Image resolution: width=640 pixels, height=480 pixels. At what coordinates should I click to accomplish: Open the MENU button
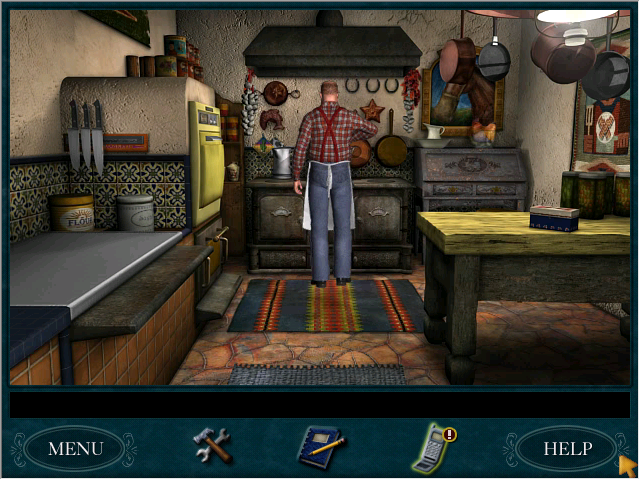(75, 448)
